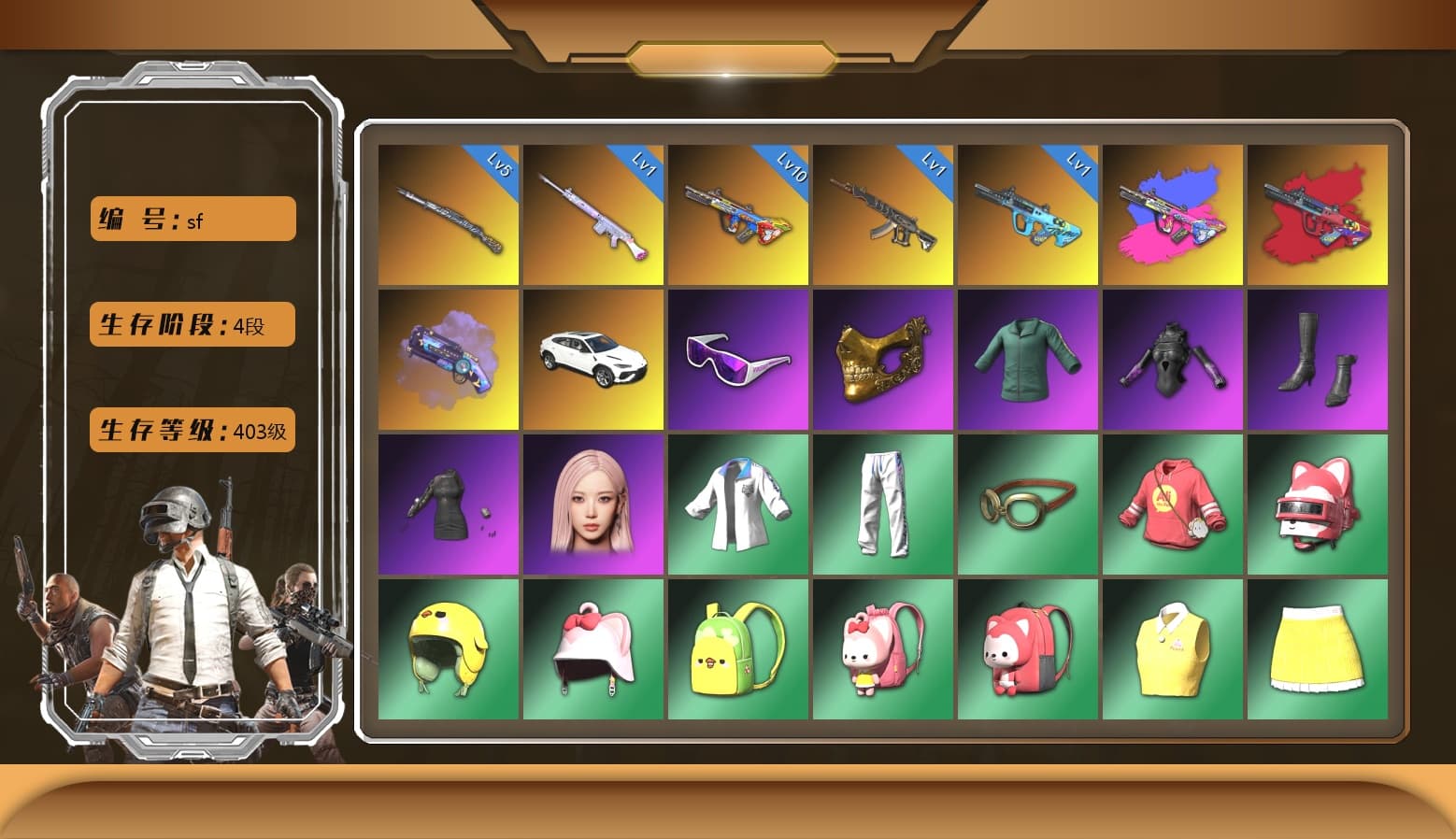Open the purple flare gun skin
Image resolution: width=1456 pixels, height=839 pixels.
coord(448,360)
